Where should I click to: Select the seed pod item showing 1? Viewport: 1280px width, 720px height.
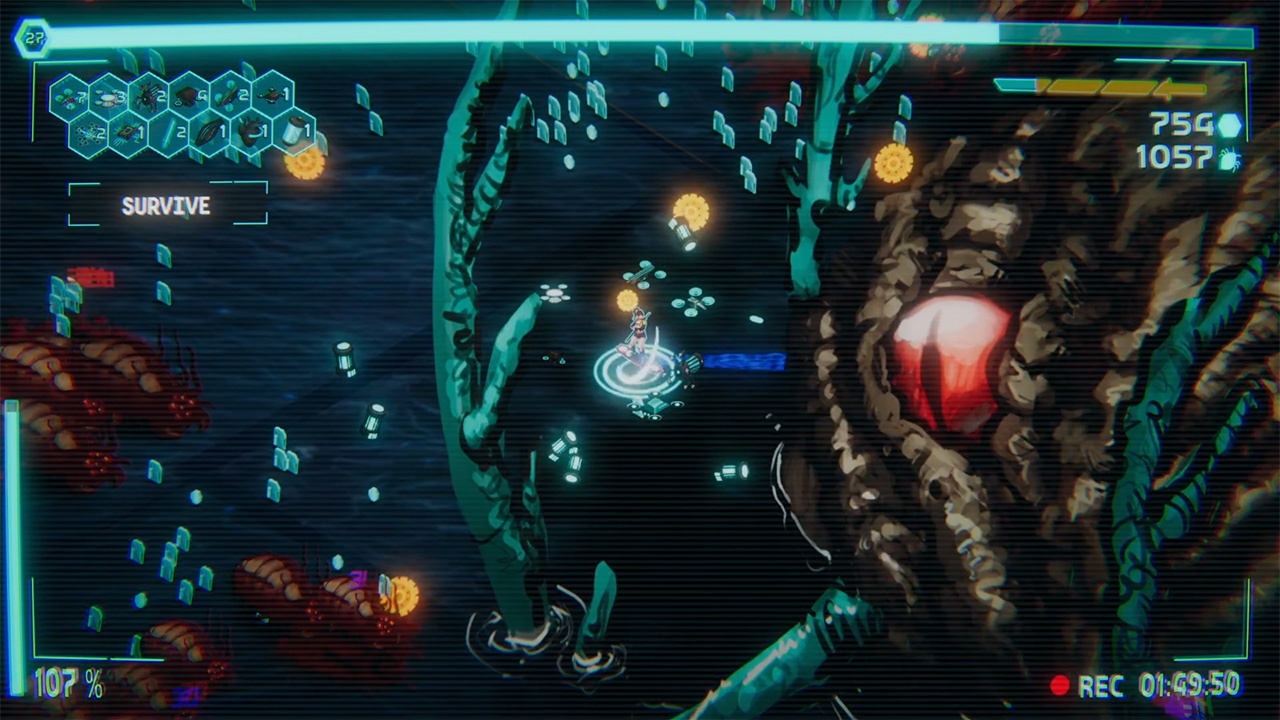coord(209,131)
